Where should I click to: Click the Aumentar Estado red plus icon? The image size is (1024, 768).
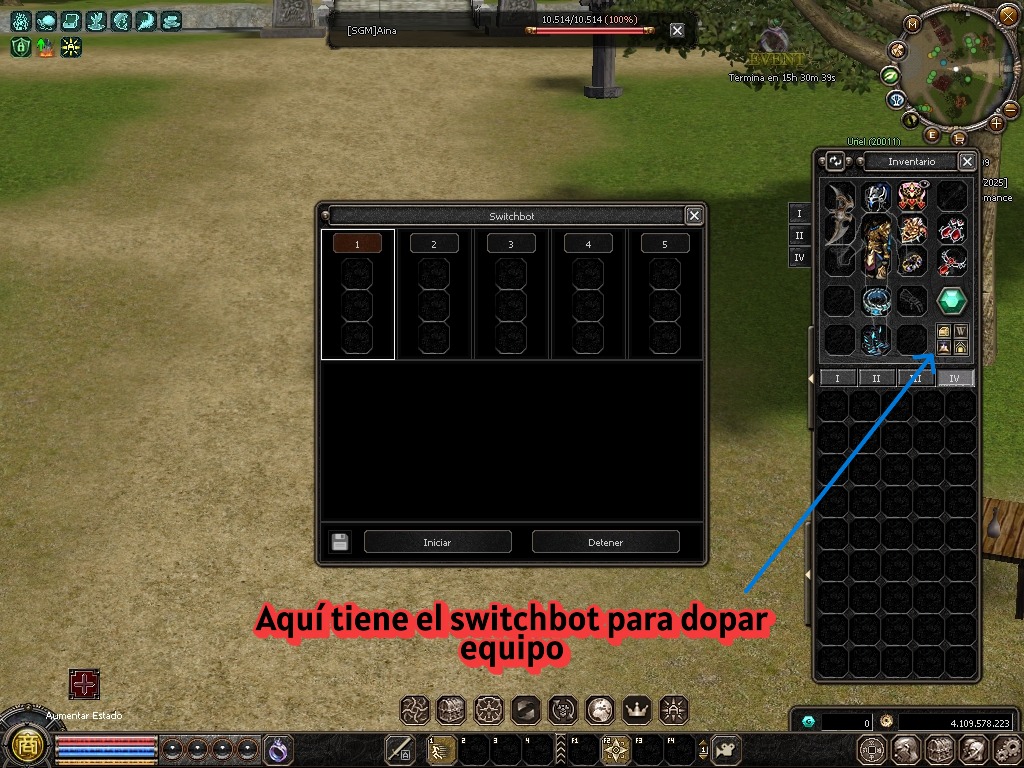point(84,685)
